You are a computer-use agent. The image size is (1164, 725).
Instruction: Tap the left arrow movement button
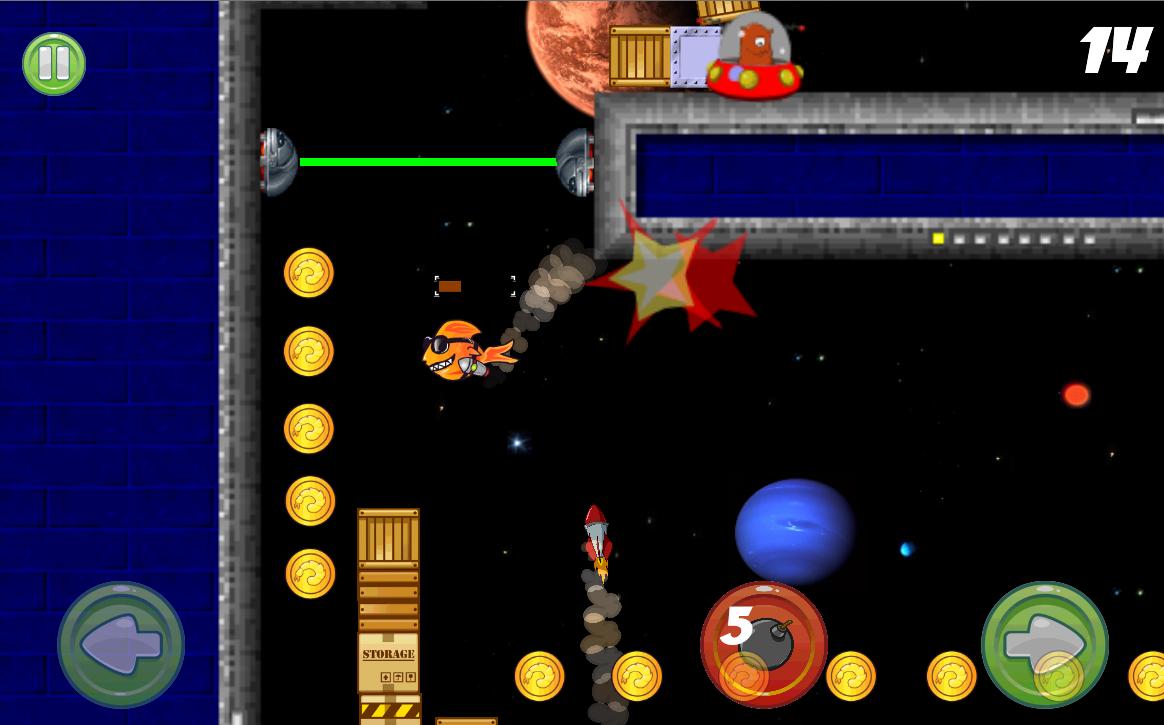pyautogui.click(x=121, y=645)
